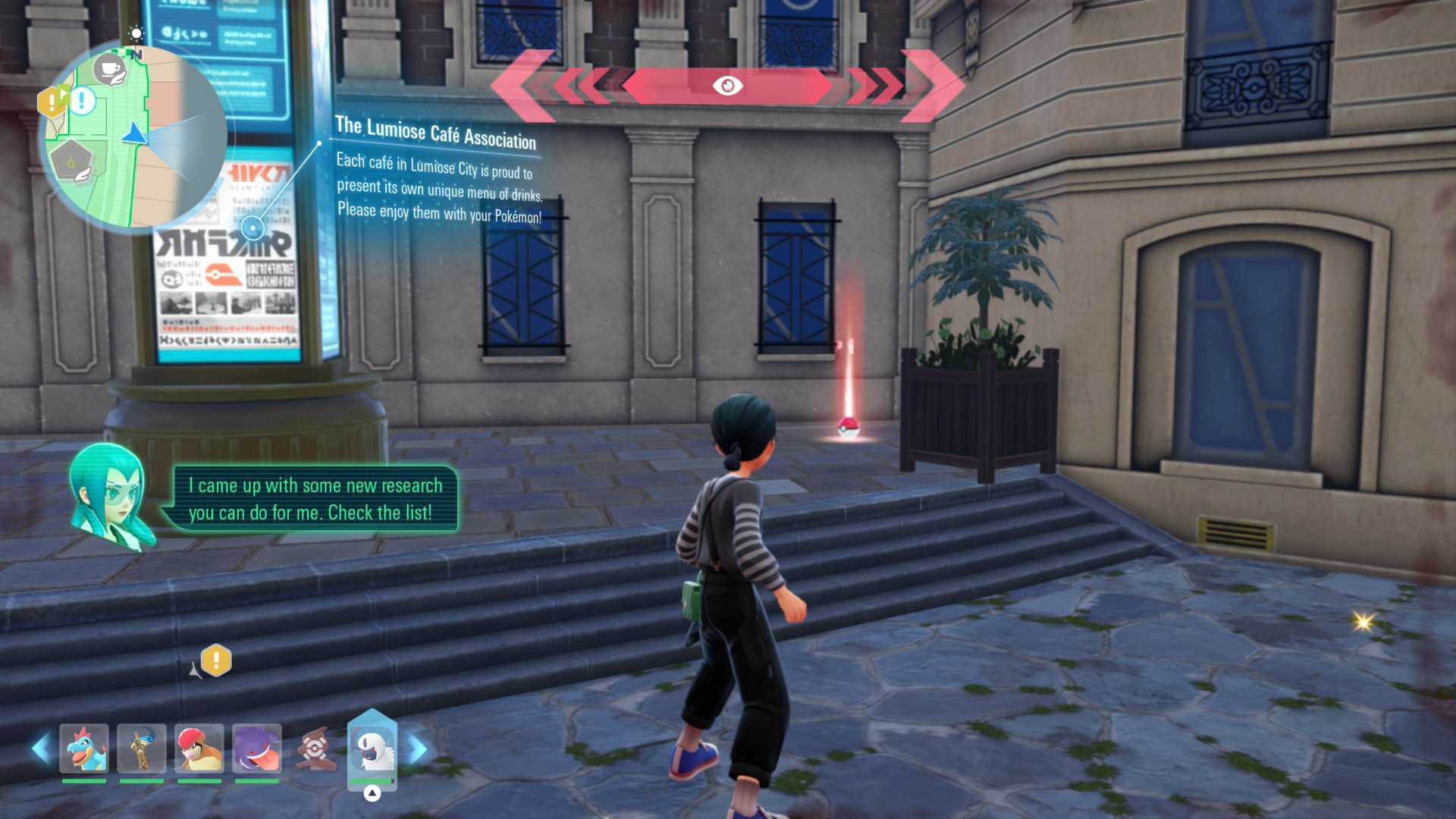1456x819 pixels.
Task: Click the objective eye icon on the compass bar
Action: [727, 87]
